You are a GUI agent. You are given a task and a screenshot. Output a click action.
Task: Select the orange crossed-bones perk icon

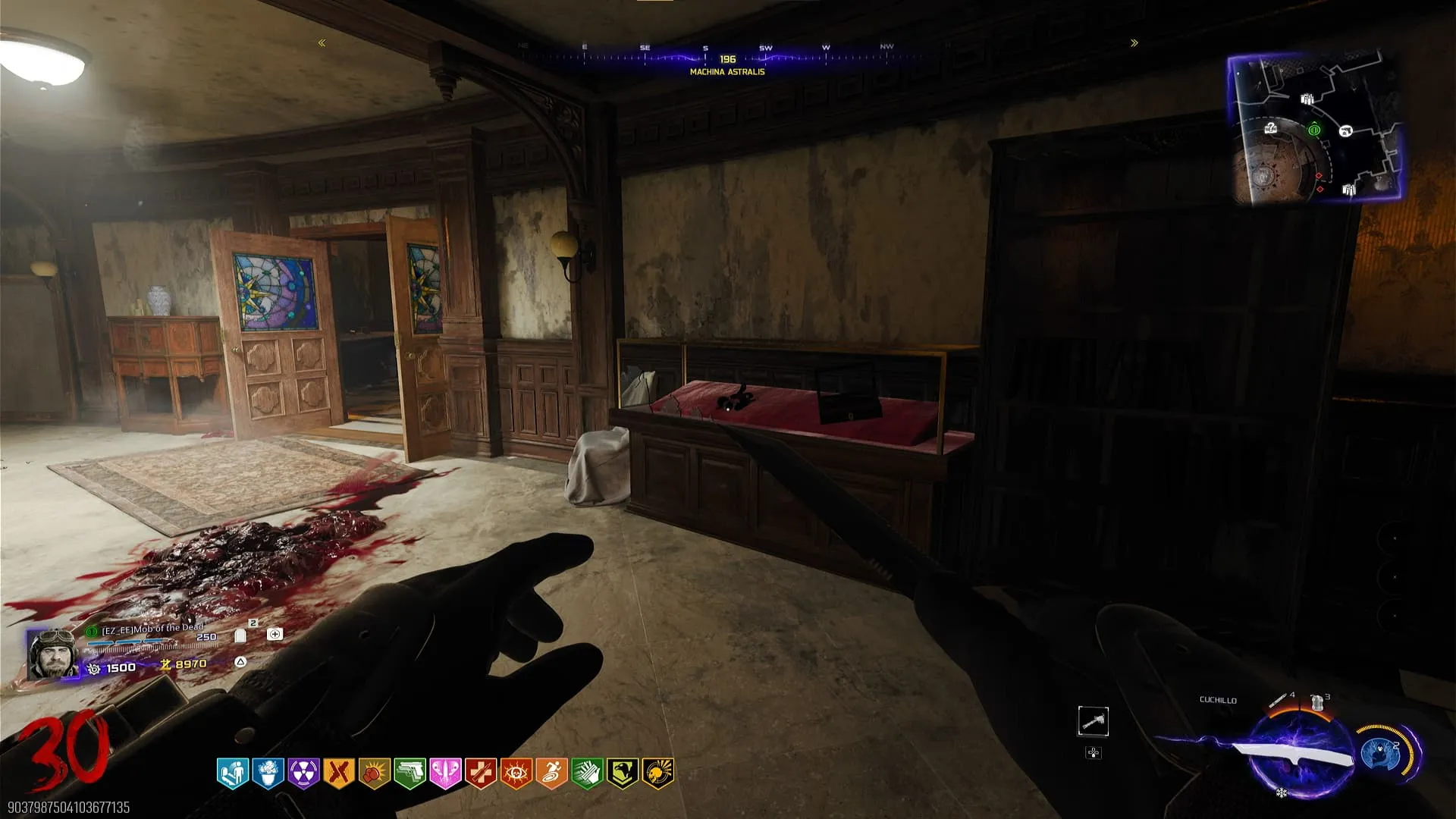[x=339, y=773]
